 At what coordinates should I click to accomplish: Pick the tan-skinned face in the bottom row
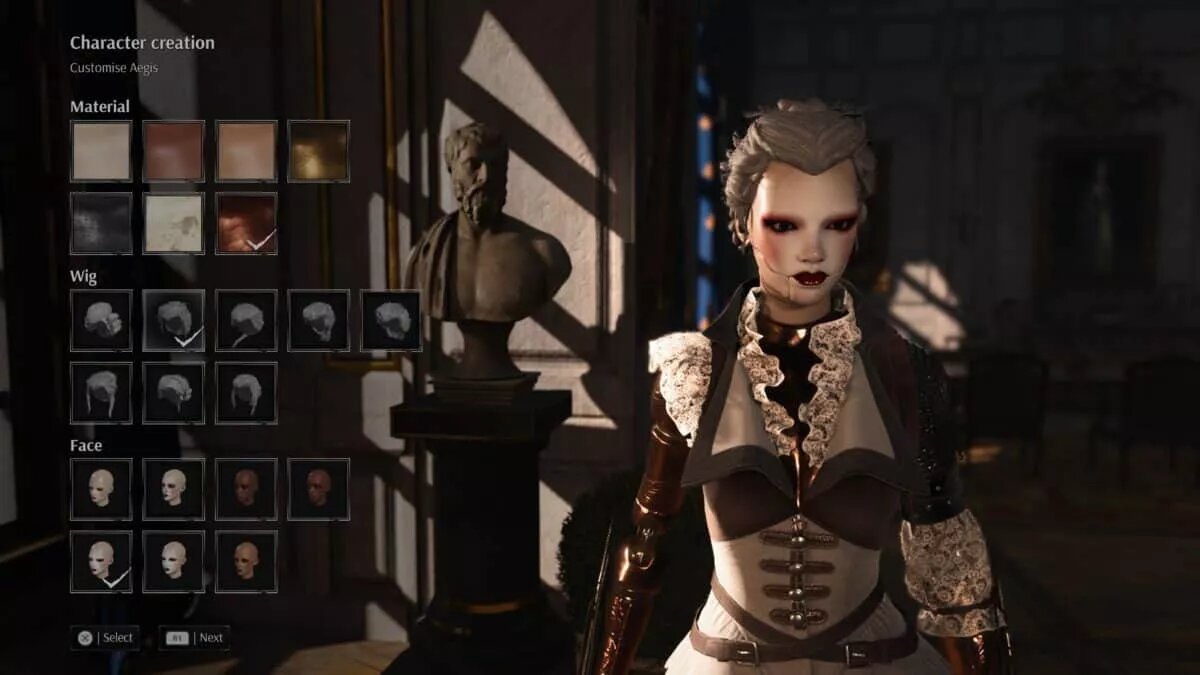(x=246, y=561)
